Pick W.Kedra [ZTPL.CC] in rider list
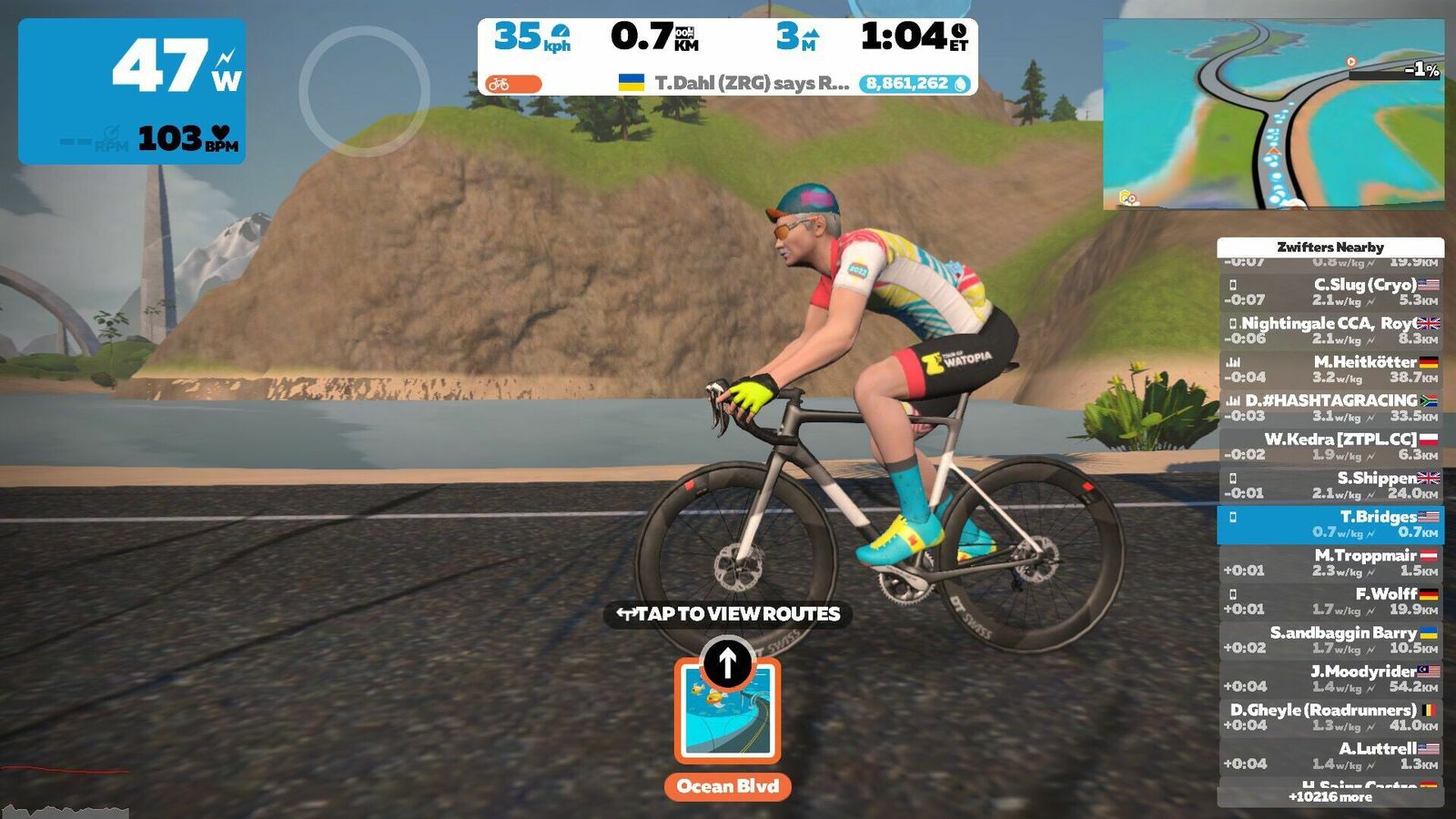The height and width of the screenshot is (819, 1456). [1330, 446]
